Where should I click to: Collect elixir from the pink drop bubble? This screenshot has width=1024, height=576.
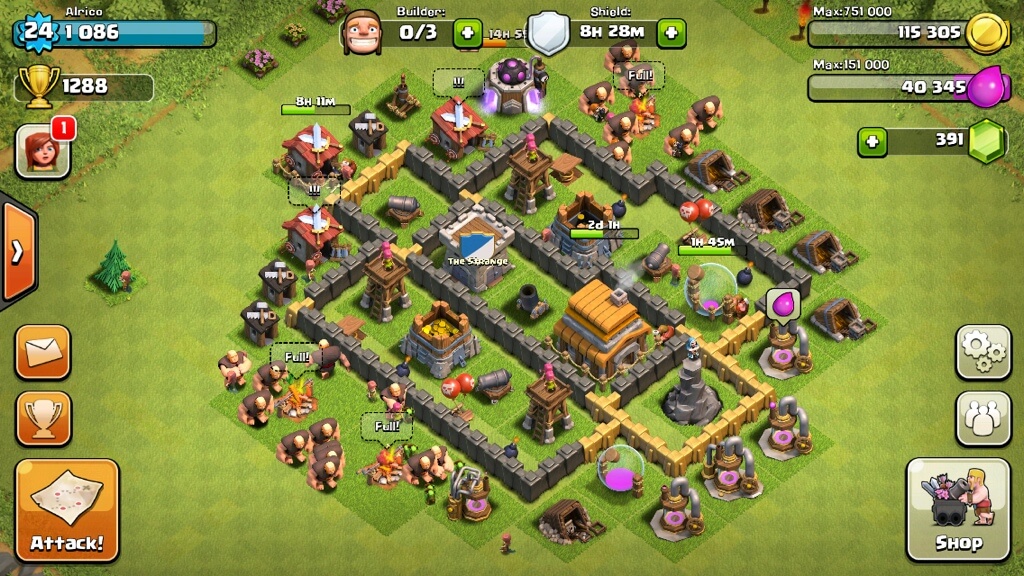tap(780, 302)
